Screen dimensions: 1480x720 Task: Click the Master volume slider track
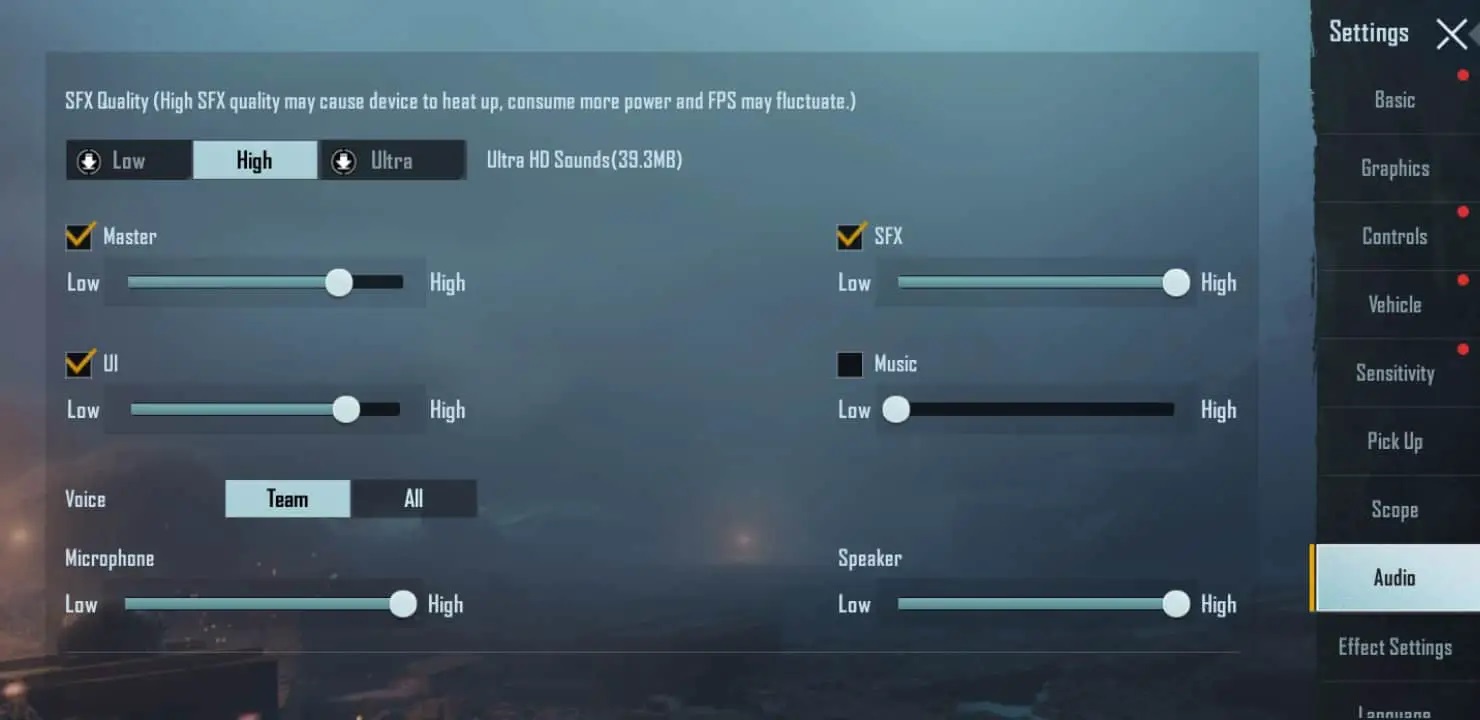(x=265, y=283)
